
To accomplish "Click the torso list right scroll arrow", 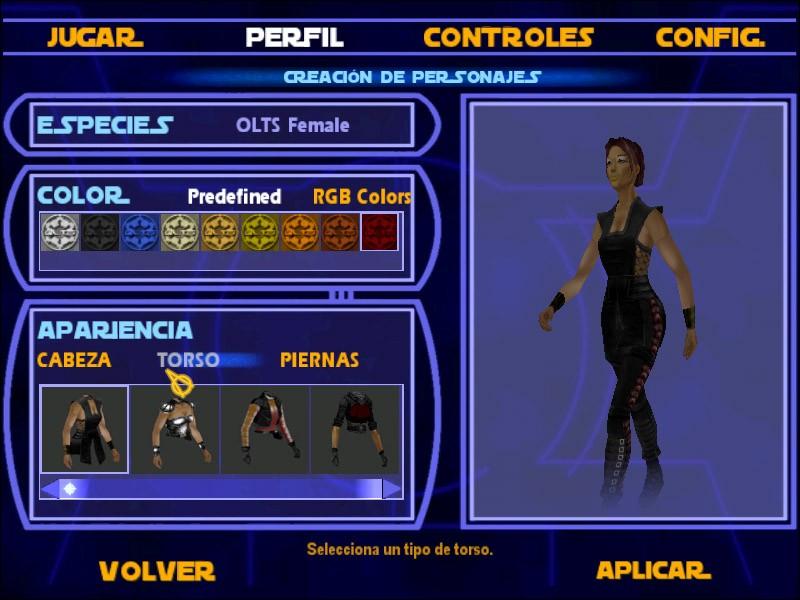I will point(392,488).
